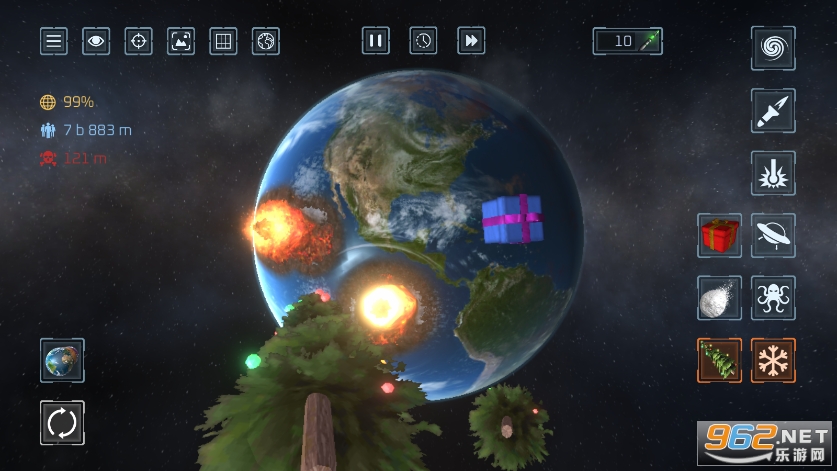The height and width of the screenshot is (471, 837).
Task: Select the snowball asteroid weapon
Action: click(x=719, y=298)
